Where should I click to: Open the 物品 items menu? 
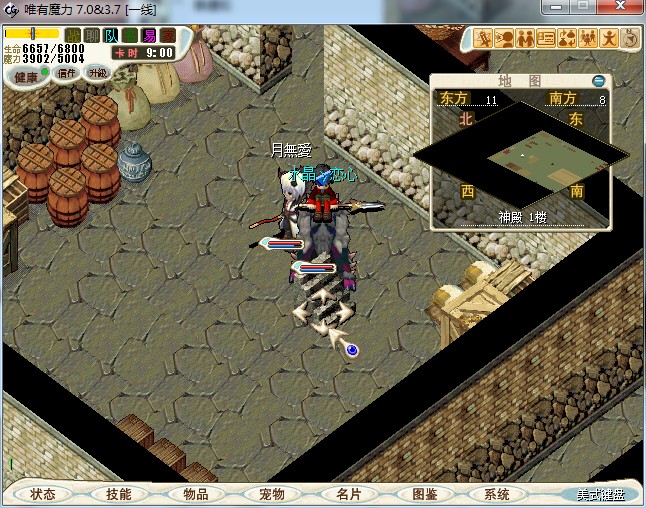tap(195, 494)
